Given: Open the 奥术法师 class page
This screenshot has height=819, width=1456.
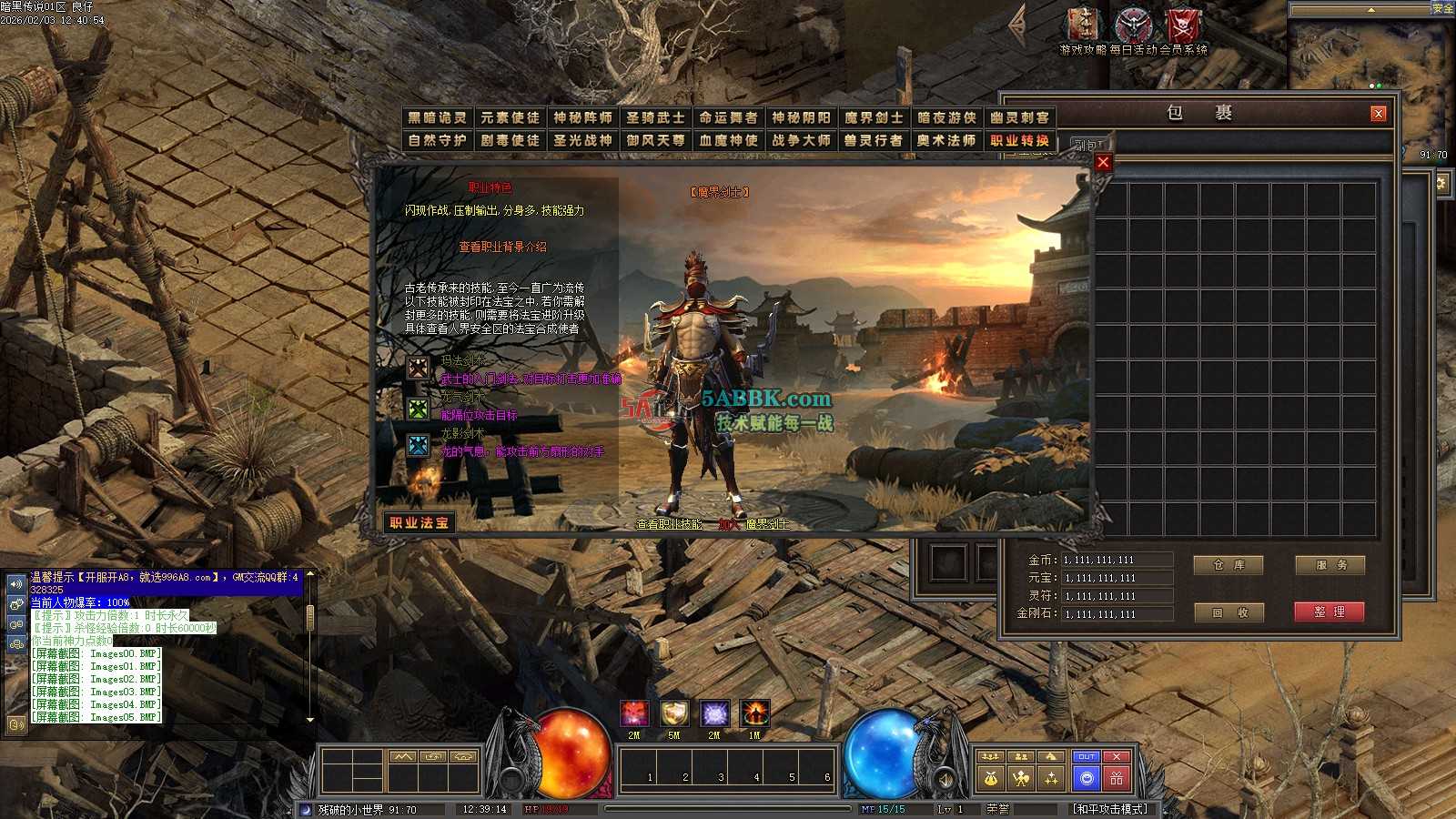Looking at the screenshot, I should coord(946,140).
